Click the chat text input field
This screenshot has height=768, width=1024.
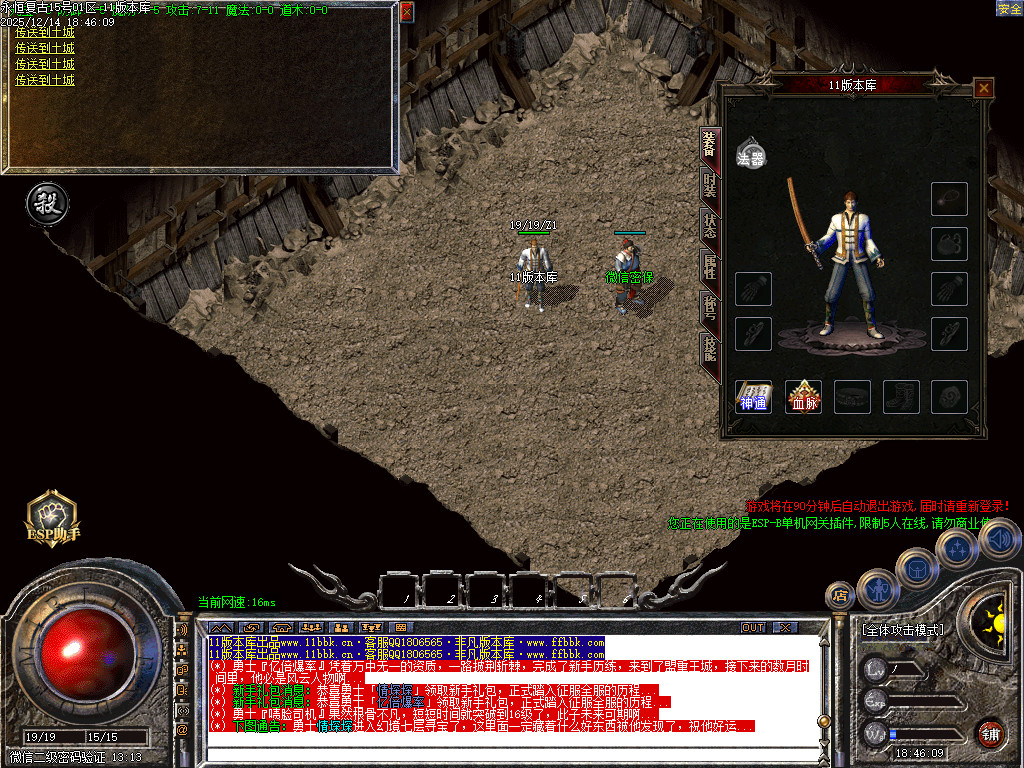pos(500,752)
